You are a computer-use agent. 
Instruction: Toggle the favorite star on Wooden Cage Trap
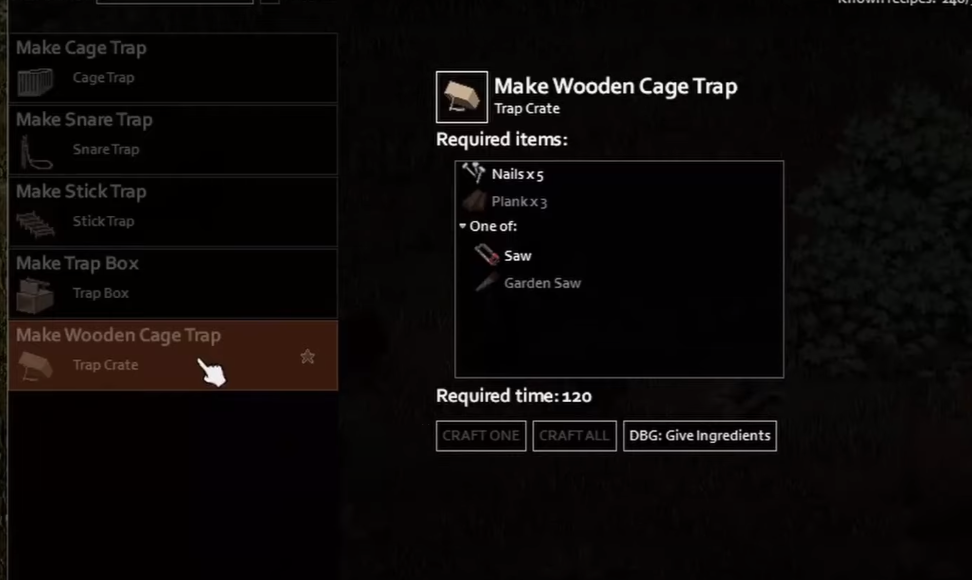(x=307, y=356)
